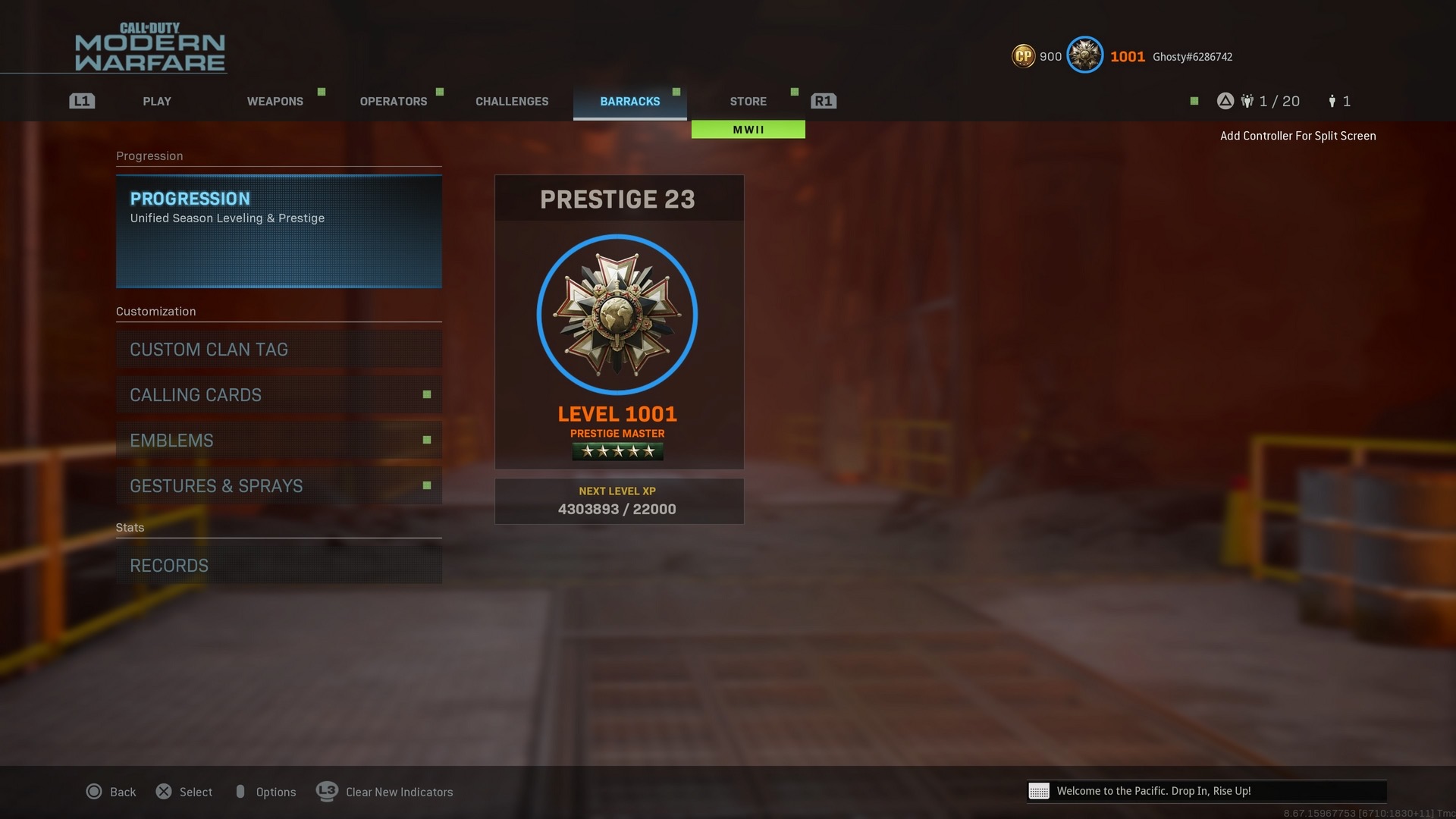Screen dimensions: 1456x819
Task: Click the Barracks tab
Action: click(x=629, y=102)
